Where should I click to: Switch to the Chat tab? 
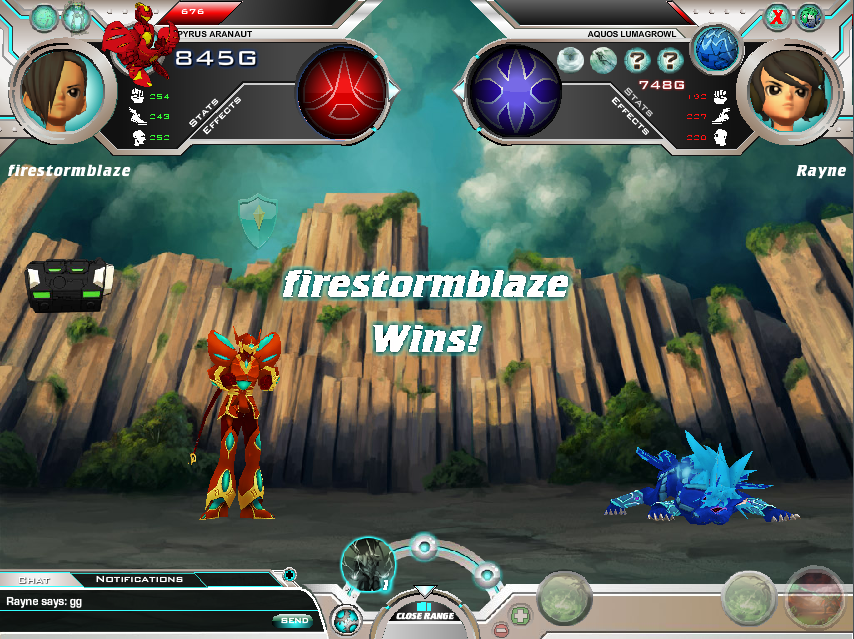pyautogui.click(x=35, y=579)
